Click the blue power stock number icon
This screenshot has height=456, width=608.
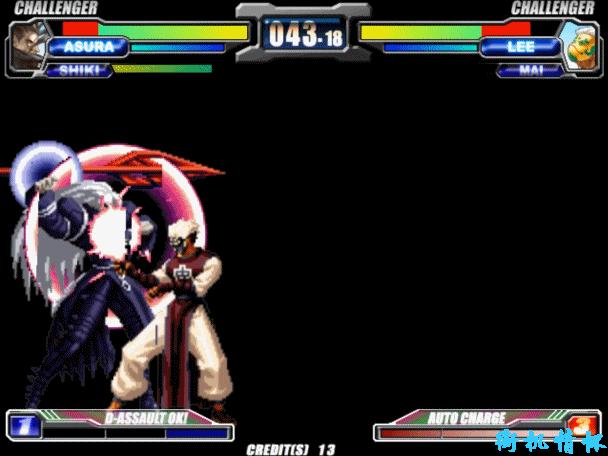(x=22, y=426)
